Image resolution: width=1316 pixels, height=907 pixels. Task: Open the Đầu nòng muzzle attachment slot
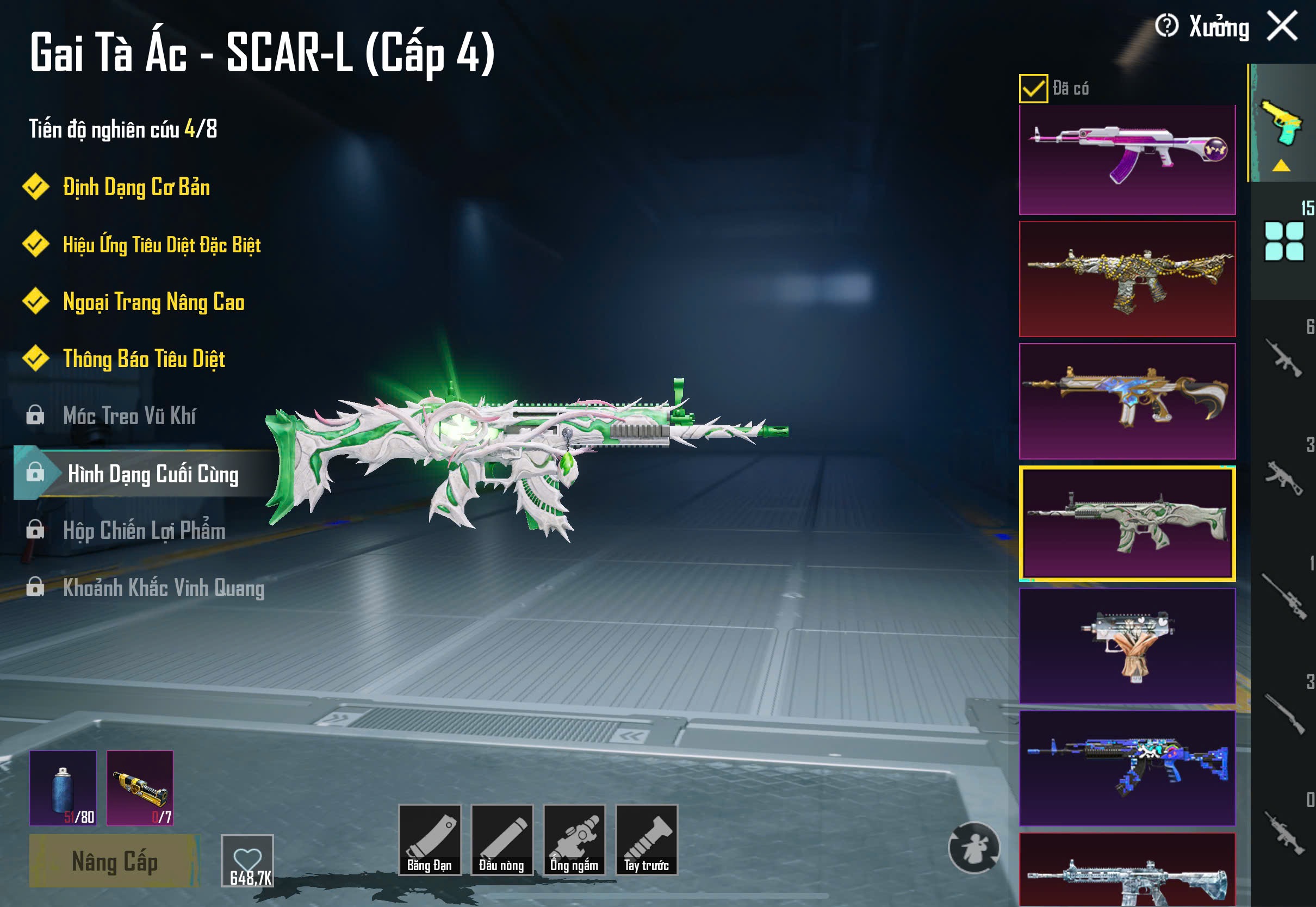502,840
